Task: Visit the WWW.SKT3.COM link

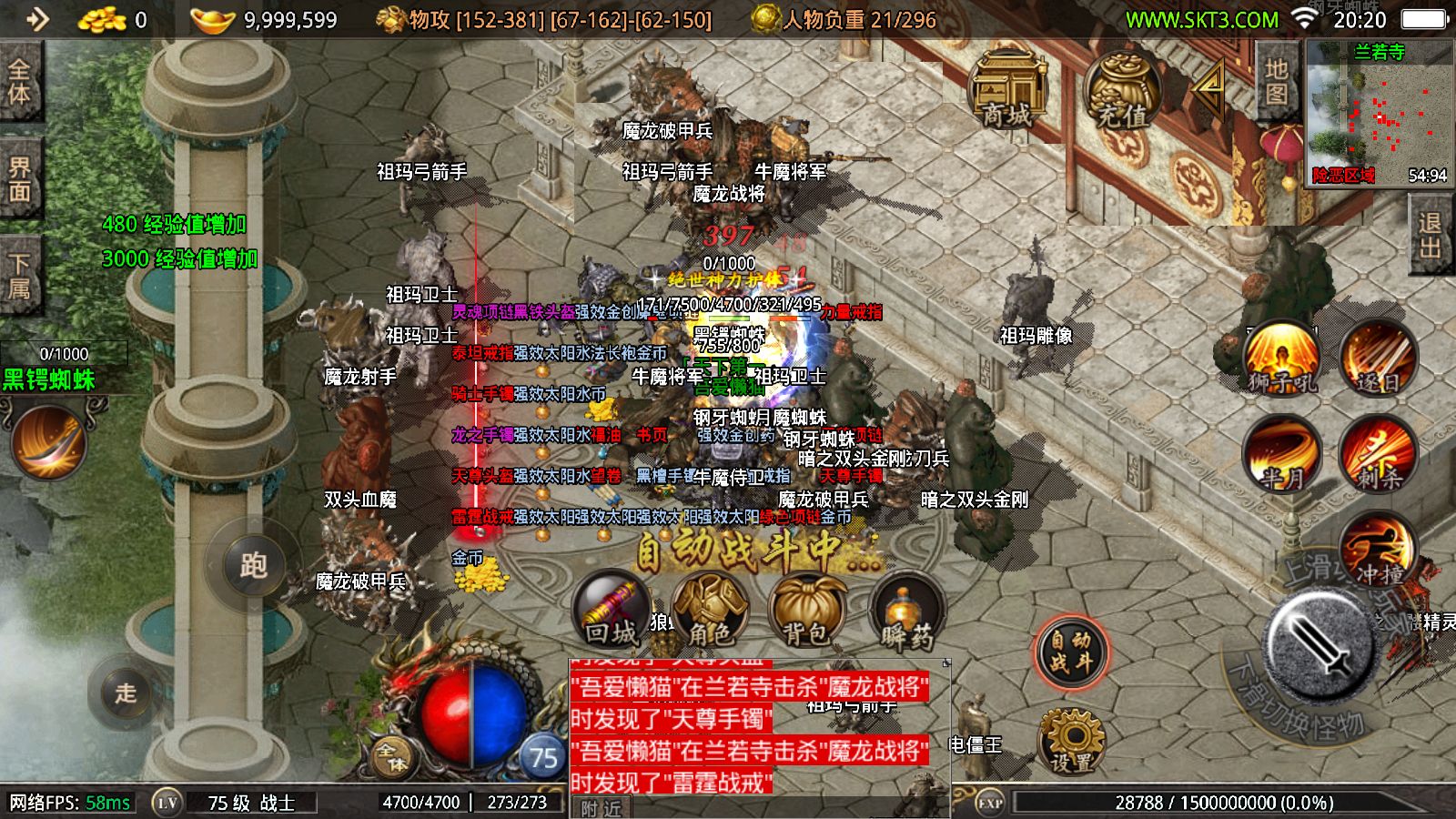Action: 1203,18
